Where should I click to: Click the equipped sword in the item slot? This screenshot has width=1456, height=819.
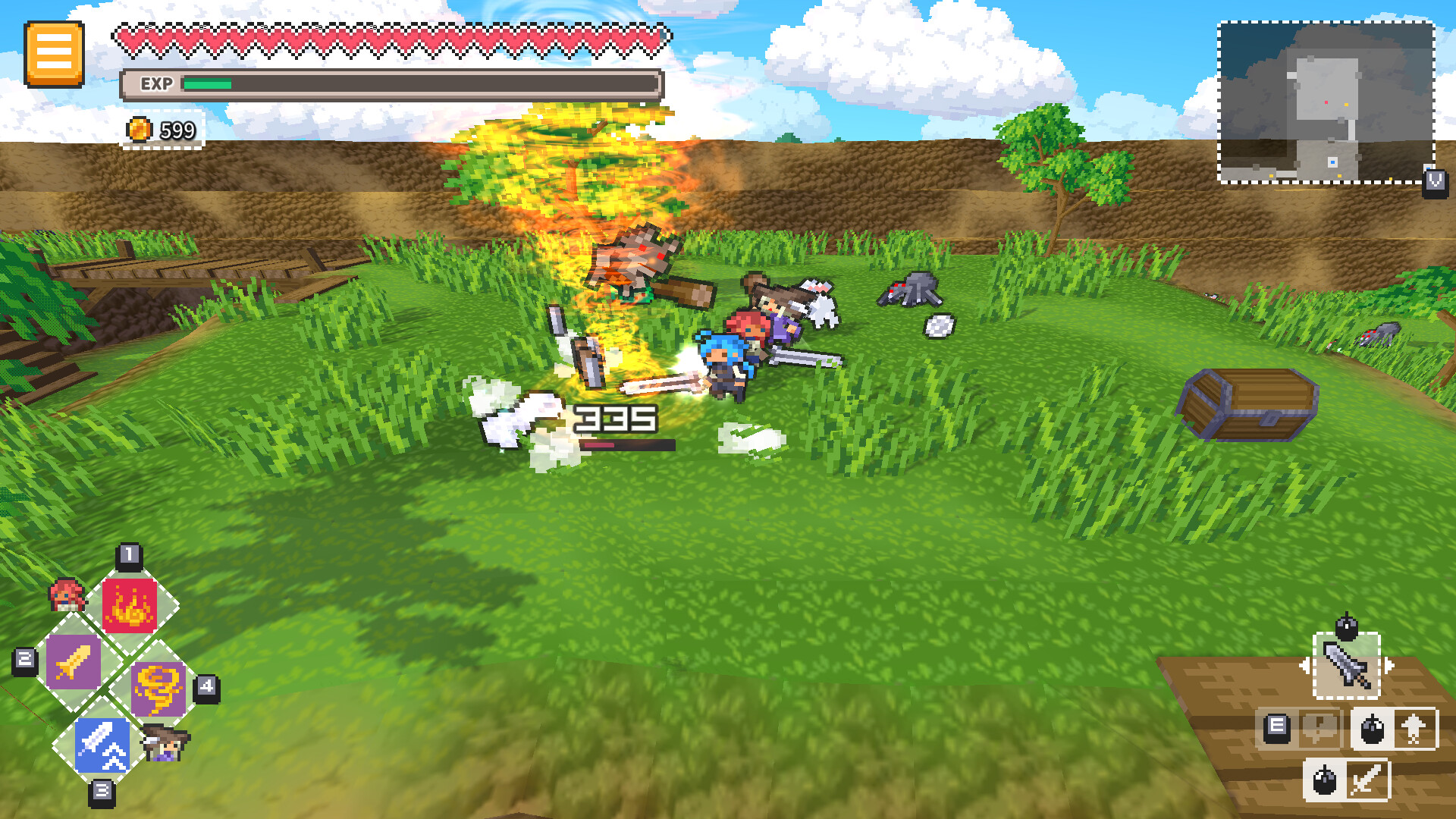pos(1348,666)
